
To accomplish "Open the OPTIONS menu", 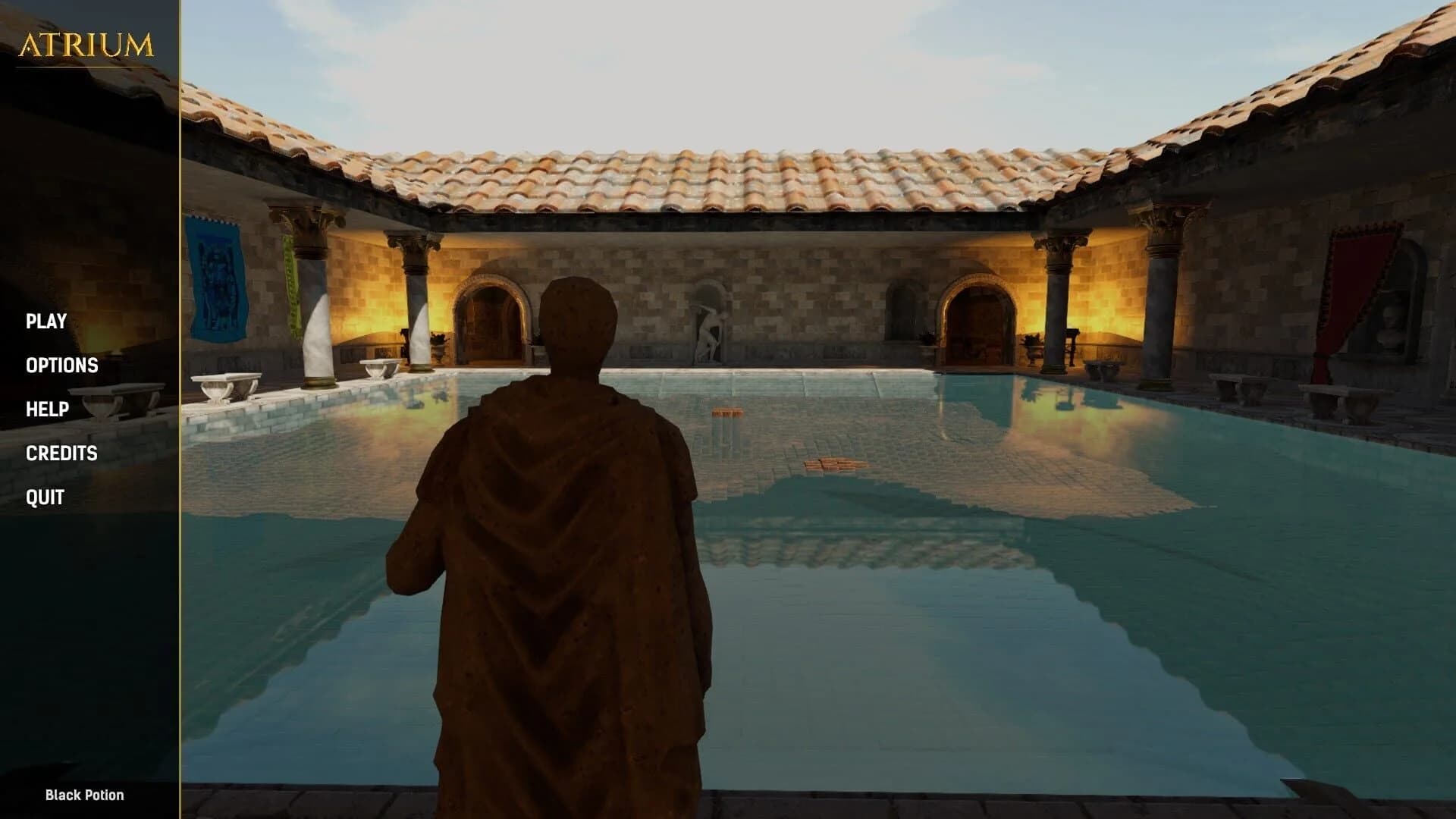I will point(62,366).
